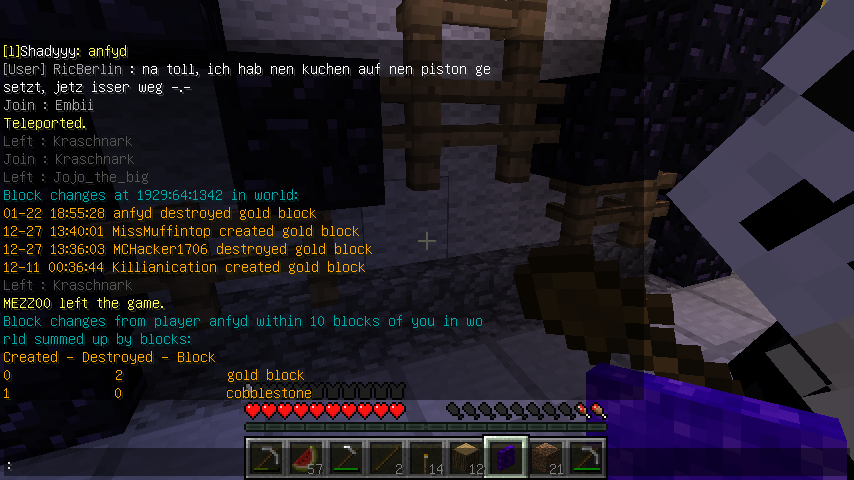Pick the wood log stack of 12

pos(467,458)
